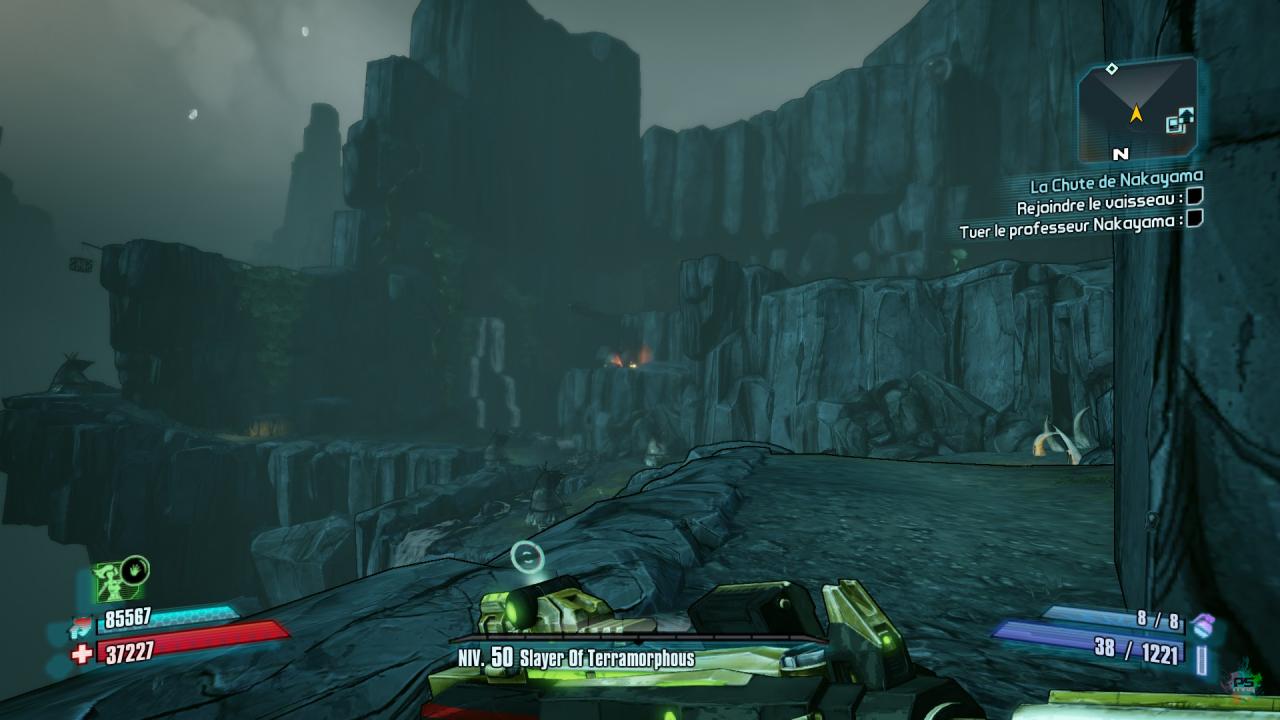Open the La Chute de Nakayama mission
The image size is (1280, 720).
pos(1116,184)
